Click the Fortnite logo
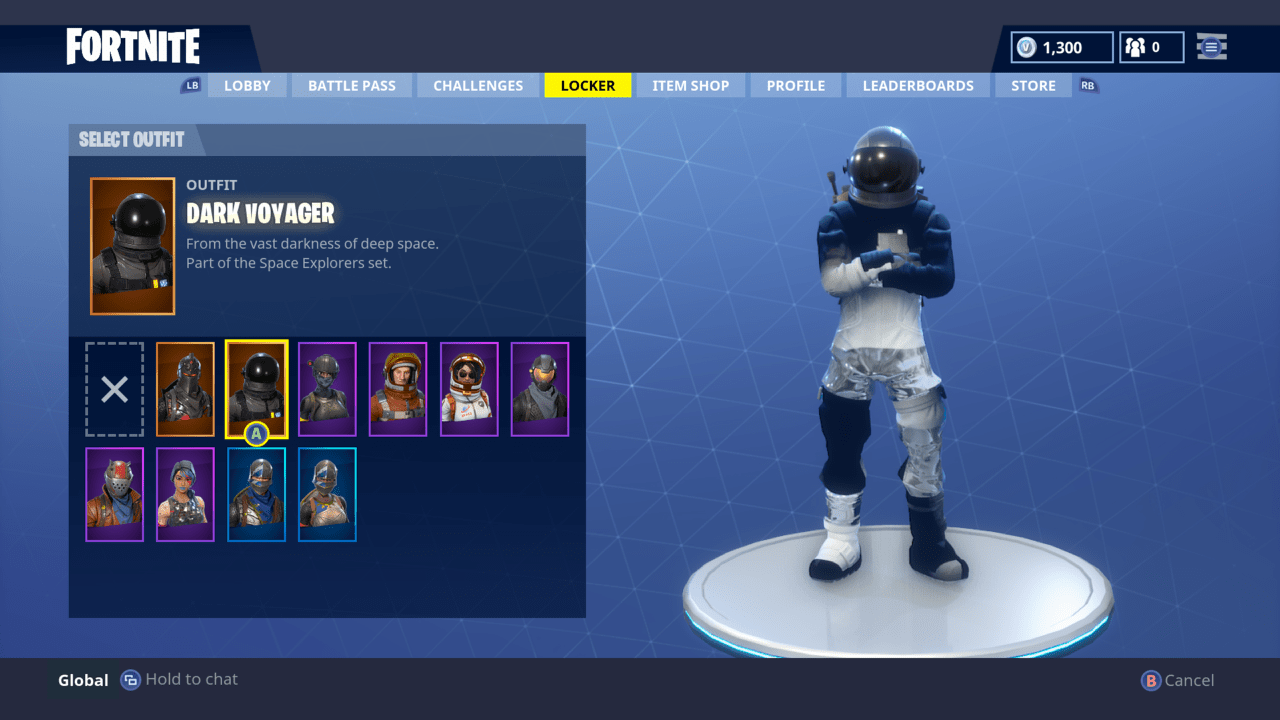Viewport: 1280px width, 720px height. [132, 46]
